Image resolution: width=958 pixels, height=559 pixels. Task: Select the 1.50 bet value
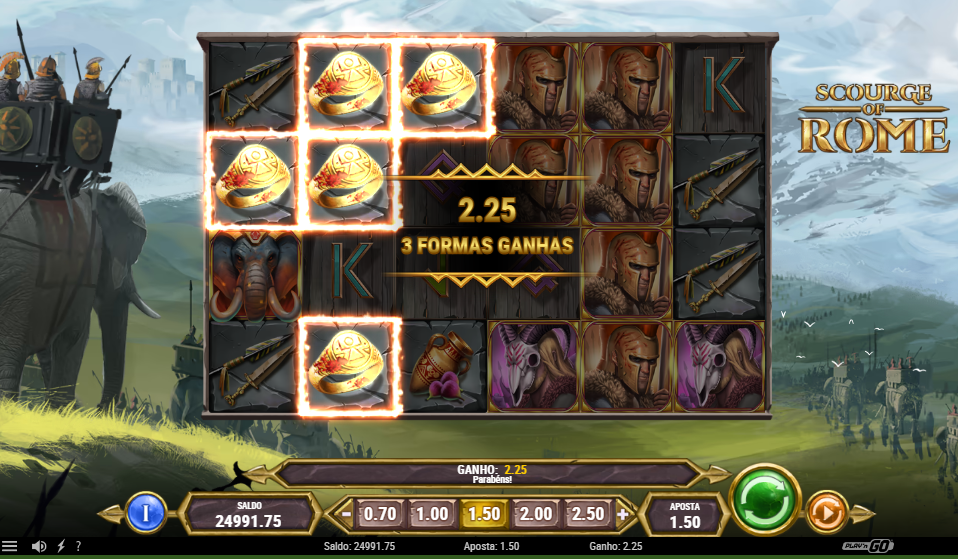pyautogui.click(x=484, y=514)
